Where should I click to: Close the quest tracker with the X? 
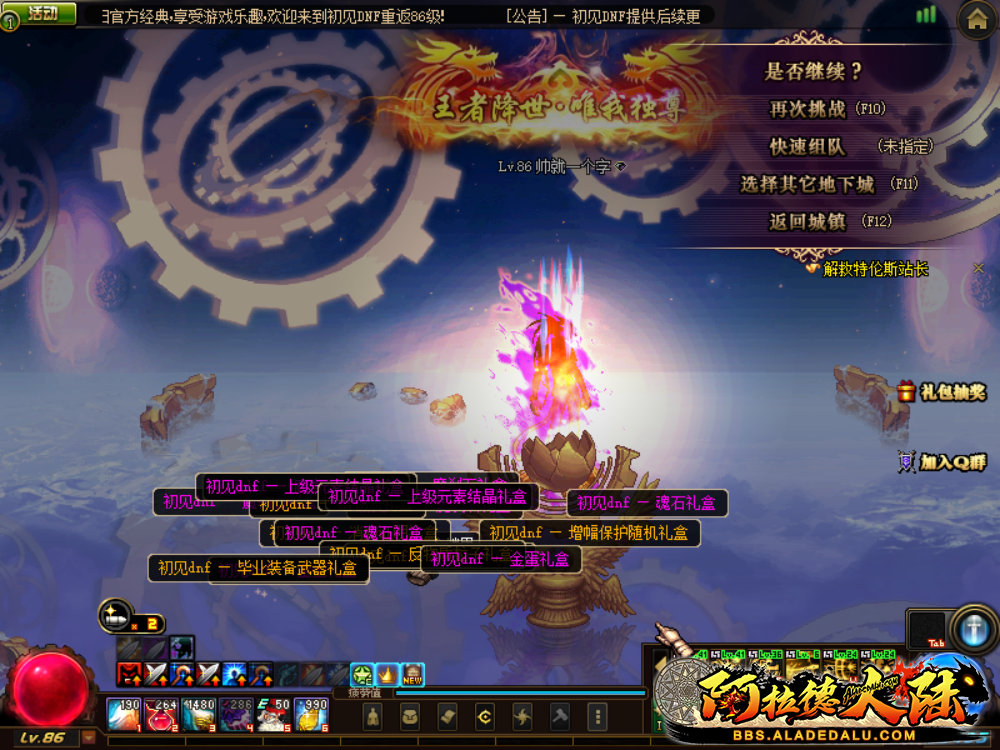(979, 268)
